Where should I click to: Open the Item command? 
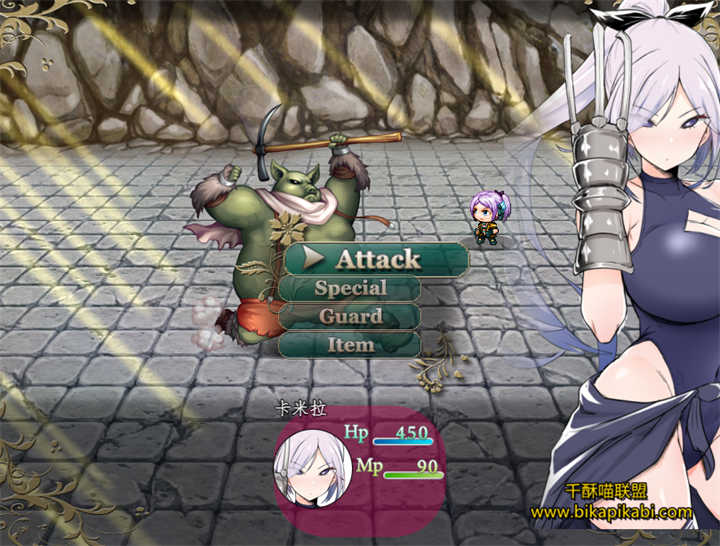tap(350, 344)
